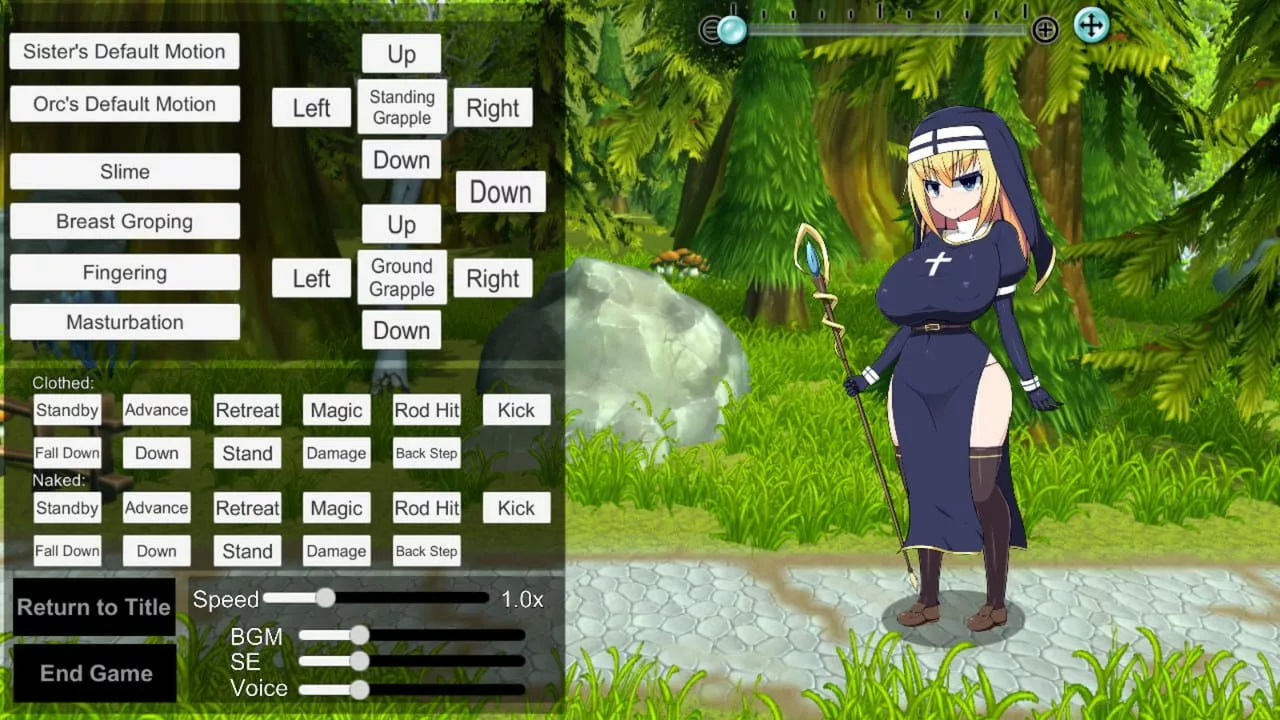Play Sister's Default Motion
The width and height of the screenshot is (1280, 720).
124,51
